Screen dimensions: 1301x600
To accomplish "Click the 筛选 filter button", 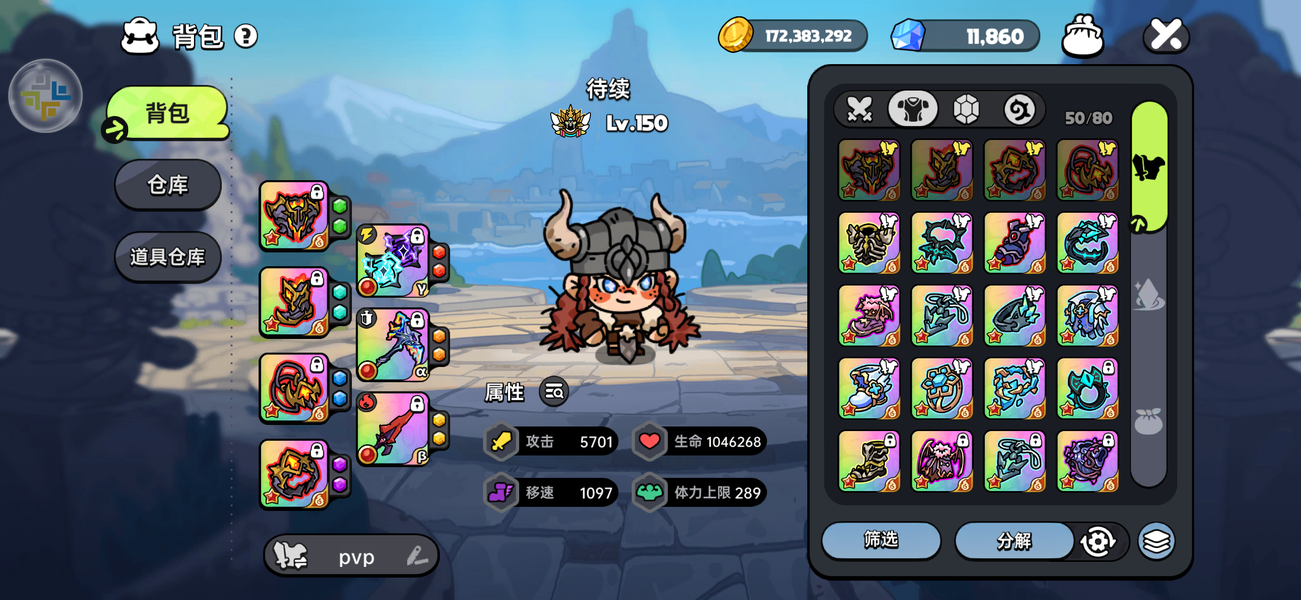I will [x=881, y=541].
